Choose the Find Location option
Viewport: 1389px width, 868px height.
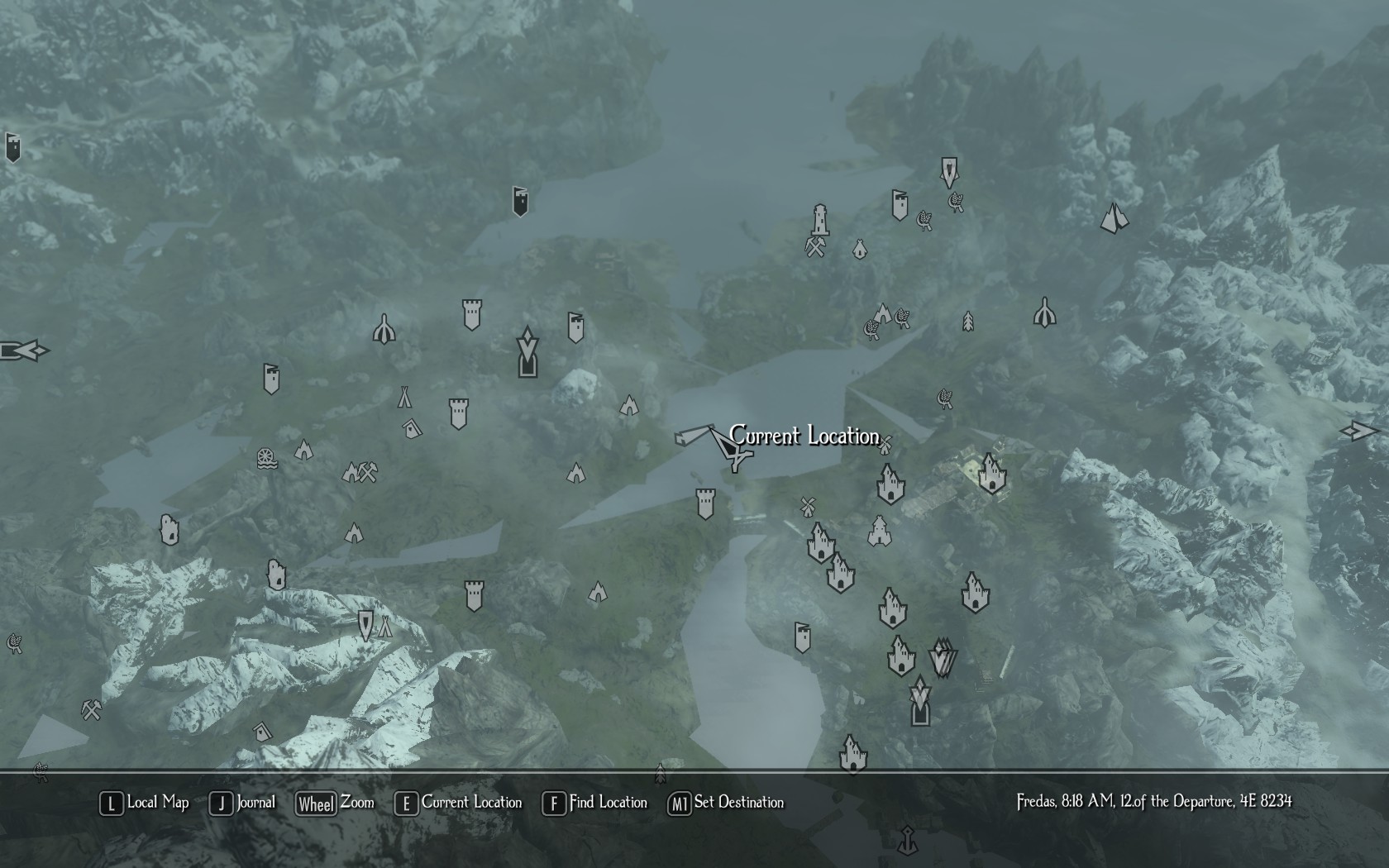point(595,803)
